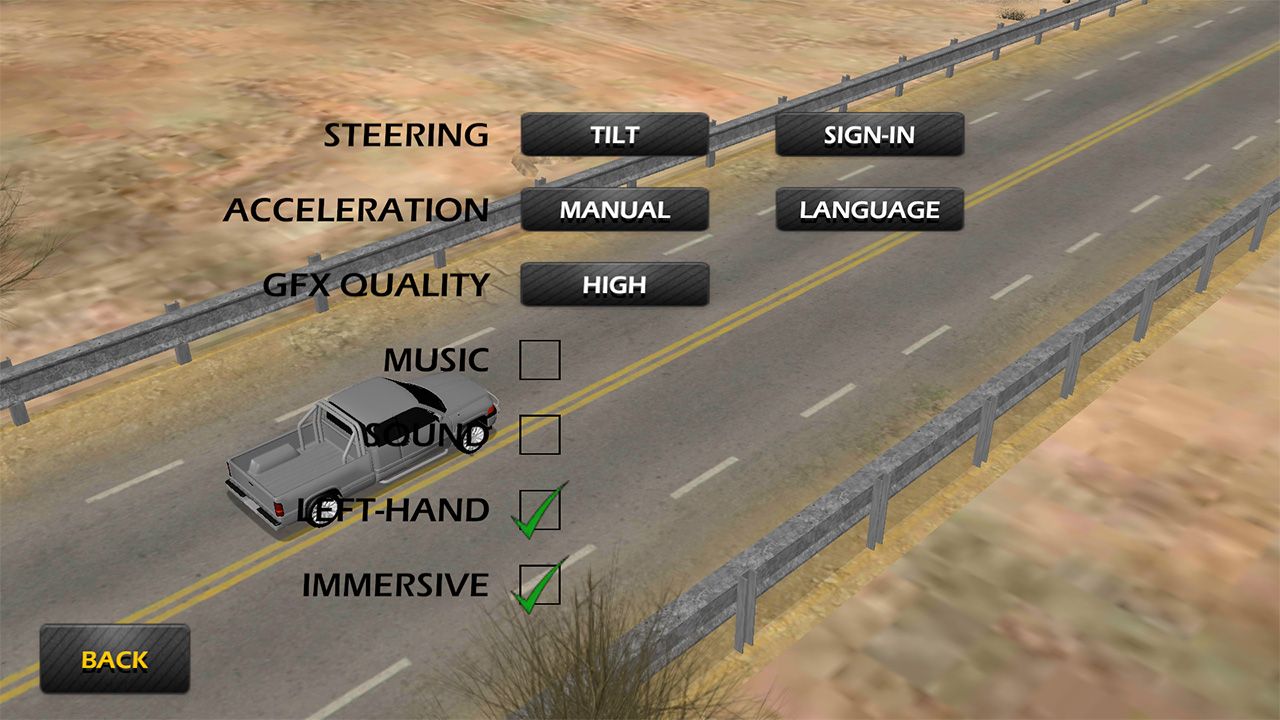Switch acceleration from Manual
This screenshot has width=1280, height=720.
(614, 210)
